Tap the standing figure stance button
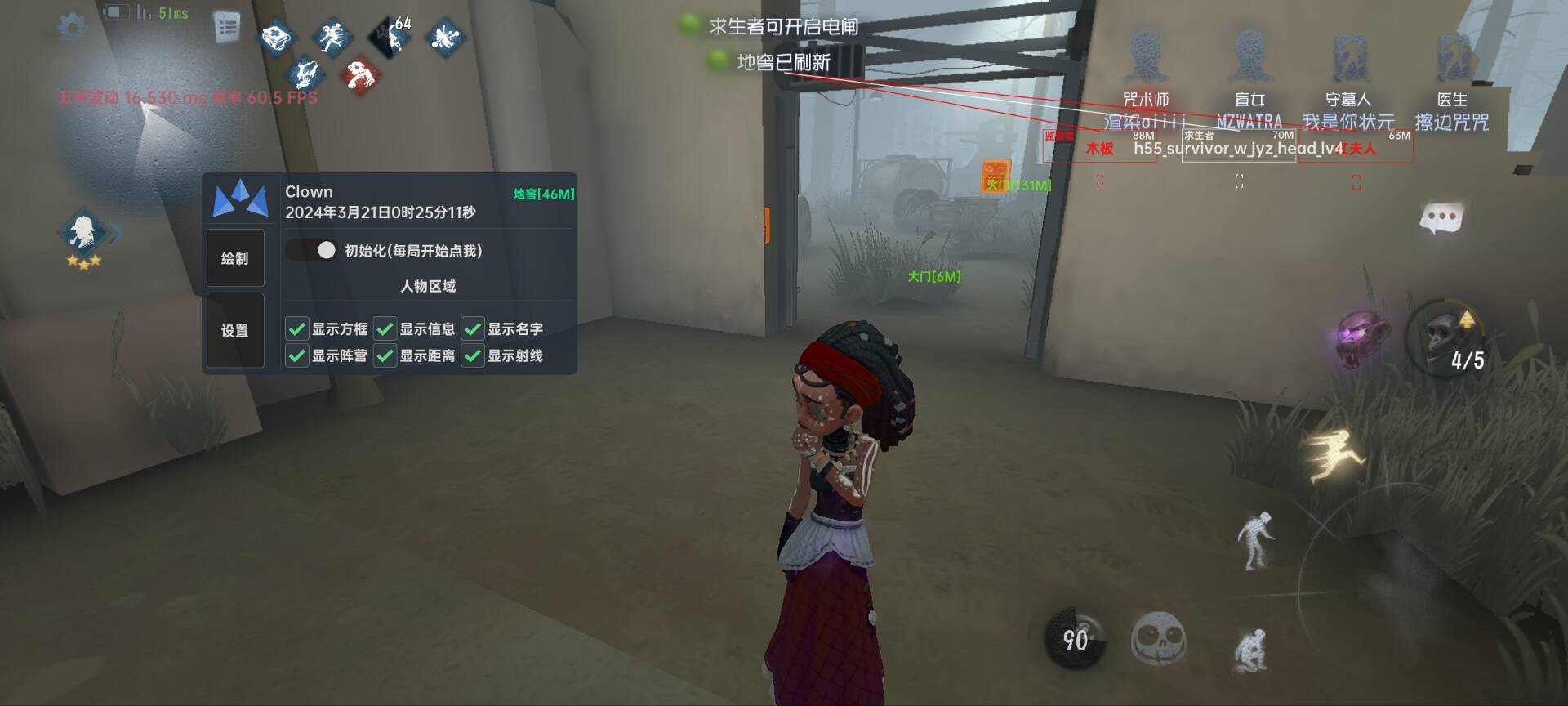The width and height of the screenshot is (1568, 706). coord(1255,539)
